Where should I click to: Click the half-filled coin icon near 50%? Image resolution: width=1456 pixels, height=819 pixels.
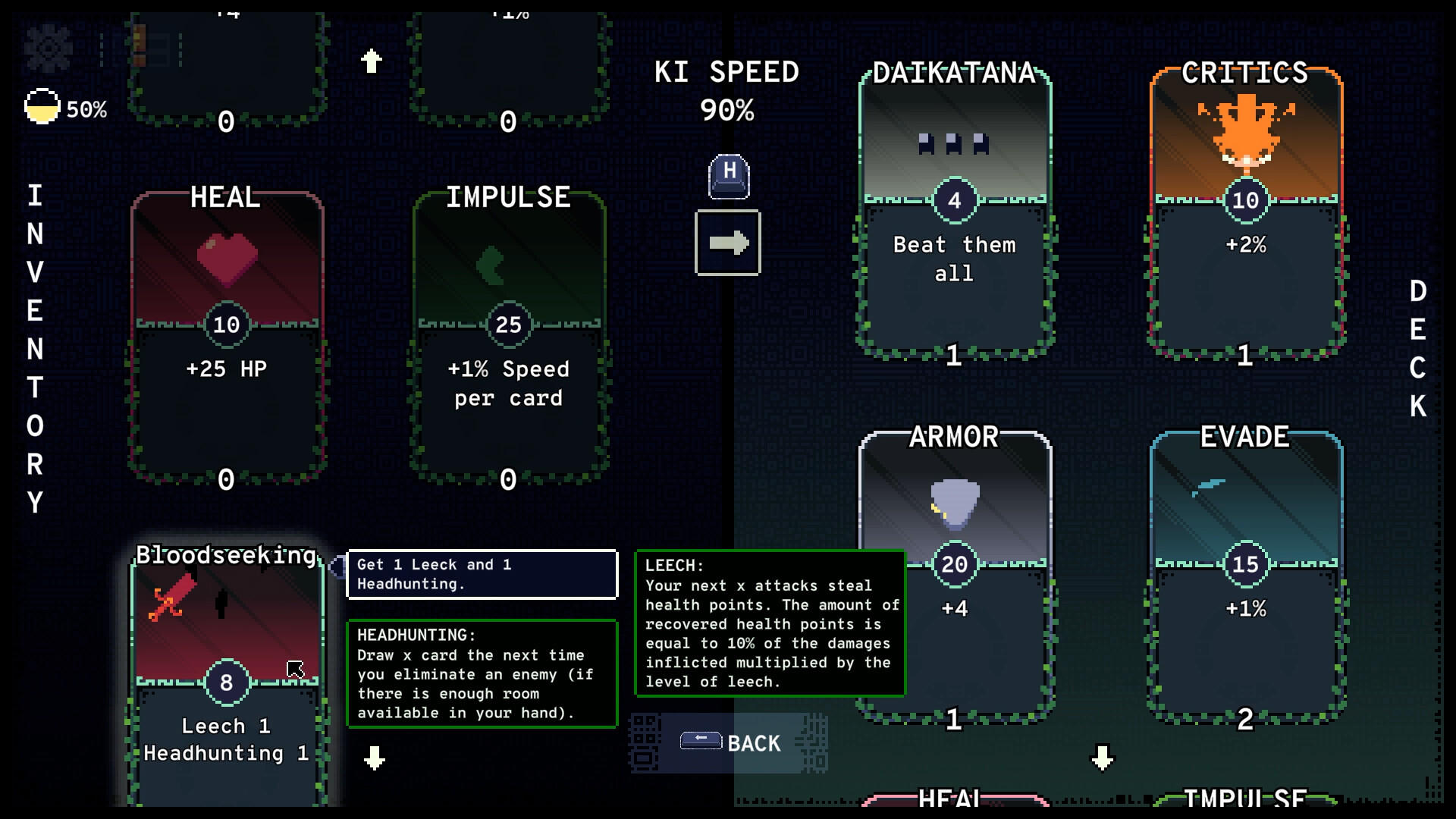[x=42, y=106]
